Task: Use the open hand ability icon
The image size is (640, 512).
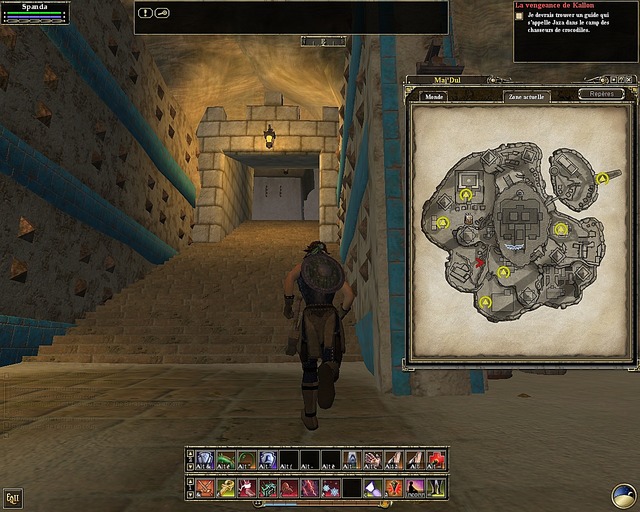Action: click(371, 459)
